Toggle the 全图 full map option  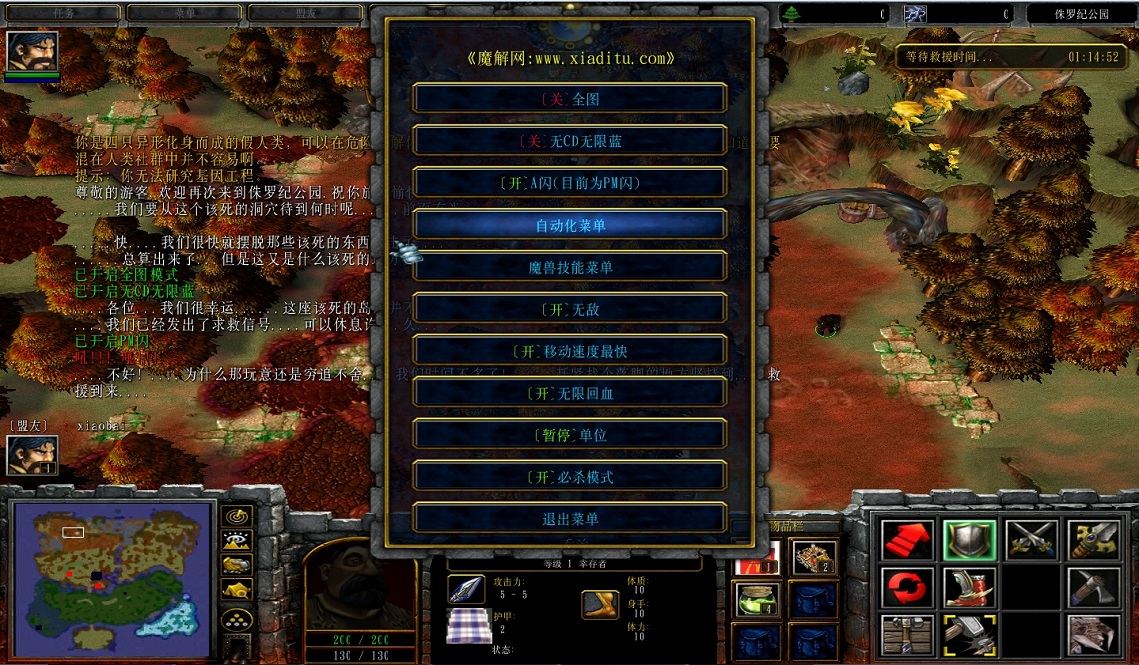point(570,99)
